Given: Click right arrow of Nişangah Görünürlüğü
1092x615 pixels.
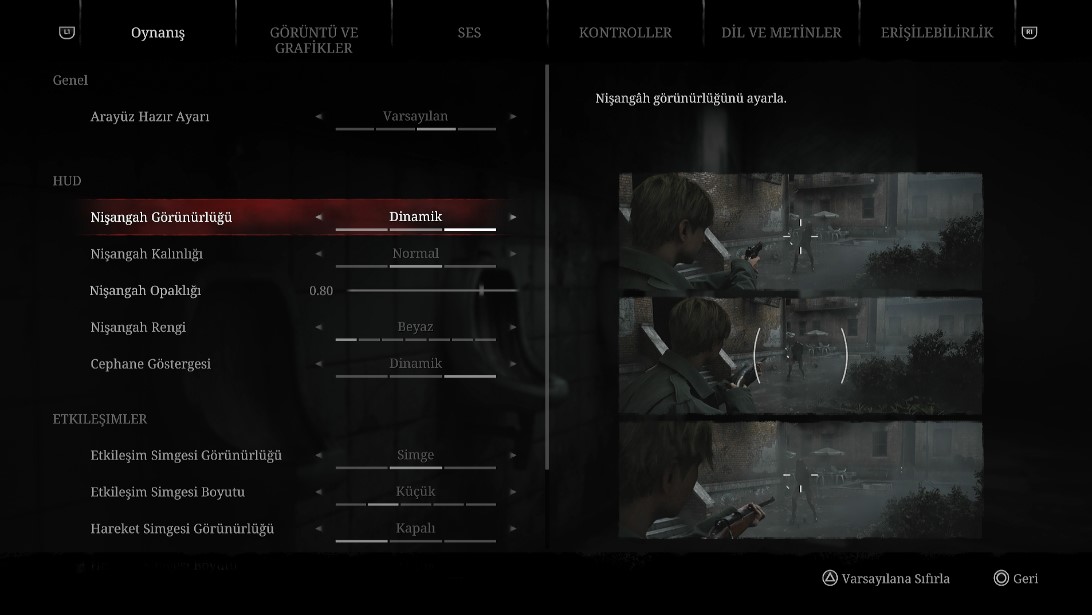Looking at the screenshot, I should (x=514, y=217).
